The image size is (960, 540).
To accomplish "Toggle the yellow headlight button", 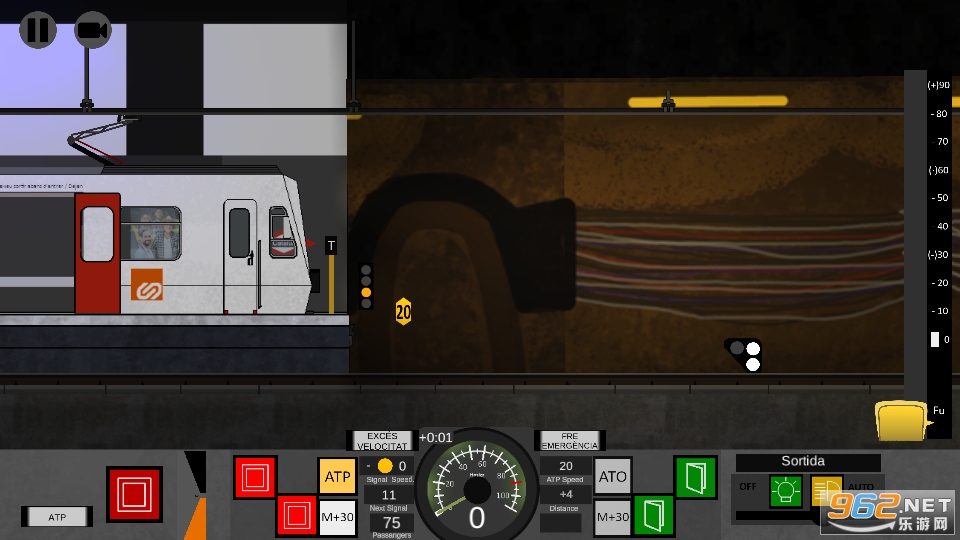I will coord(826,491).
